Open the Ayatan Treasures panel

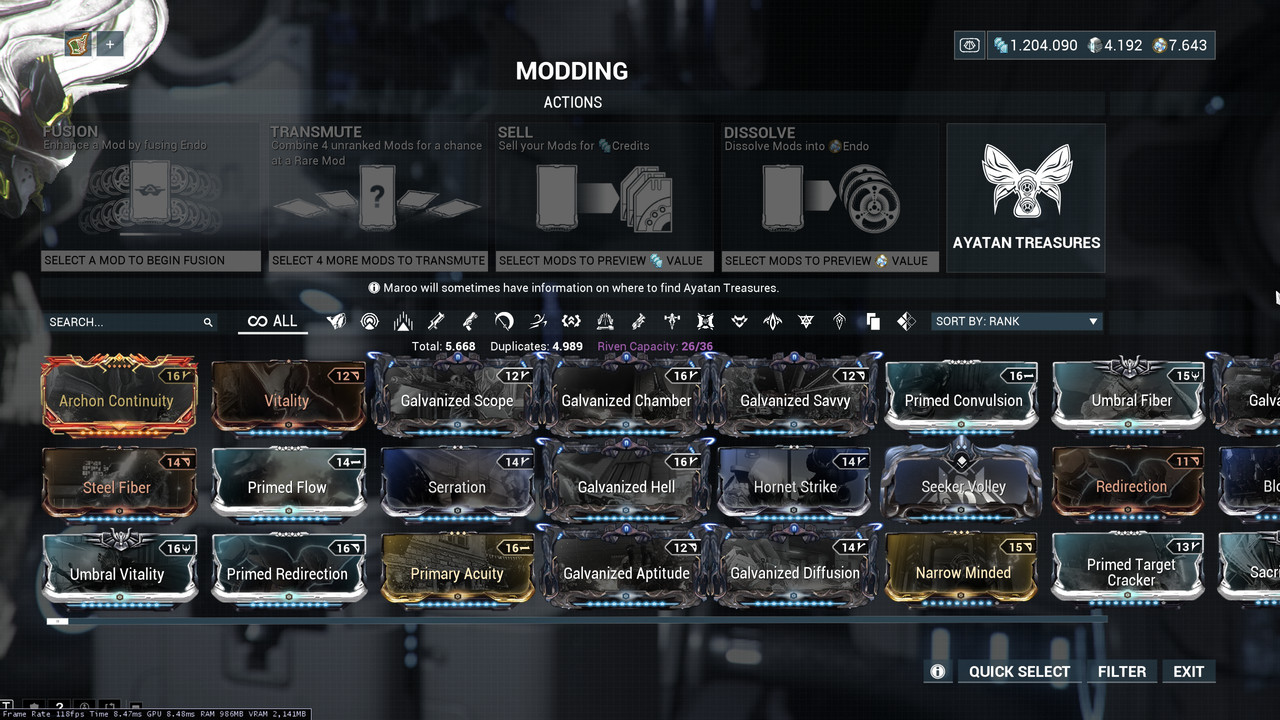1026,198
